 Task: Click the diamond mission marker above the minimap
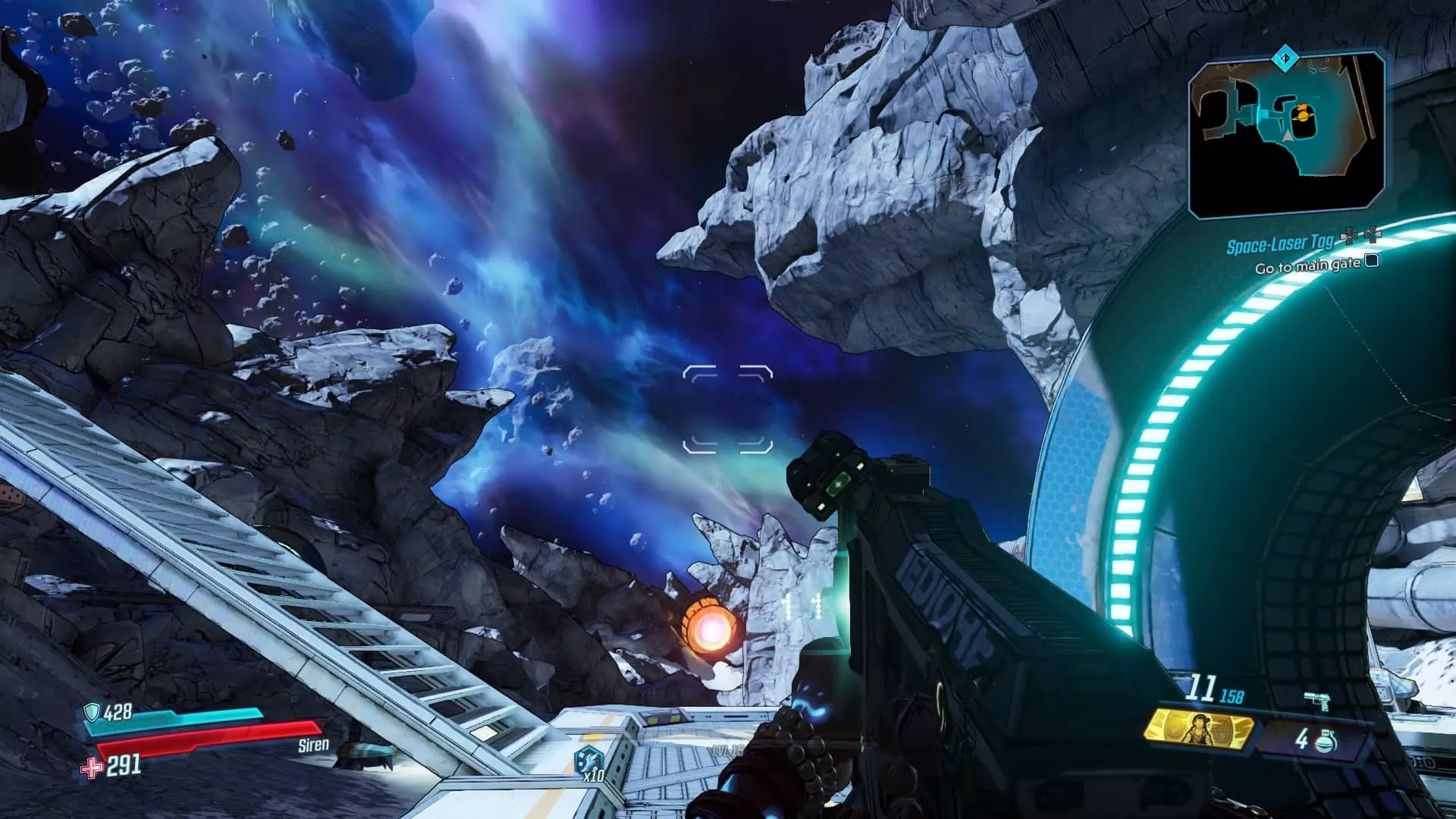tap(1285, 58)
